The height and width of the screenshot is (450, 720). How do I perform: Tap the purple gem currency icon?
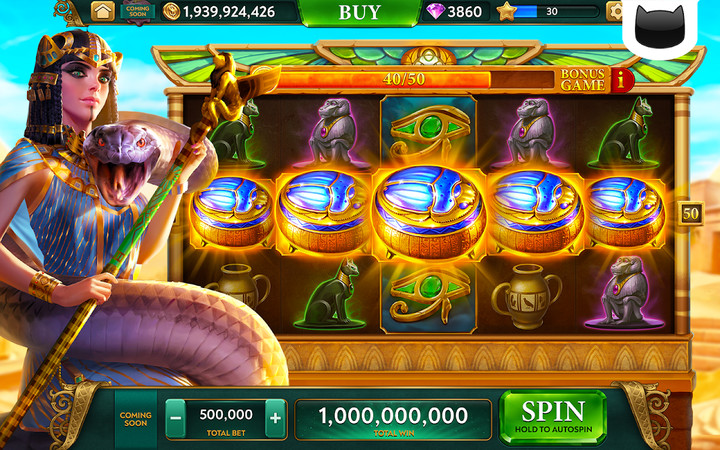coord(436,12)
